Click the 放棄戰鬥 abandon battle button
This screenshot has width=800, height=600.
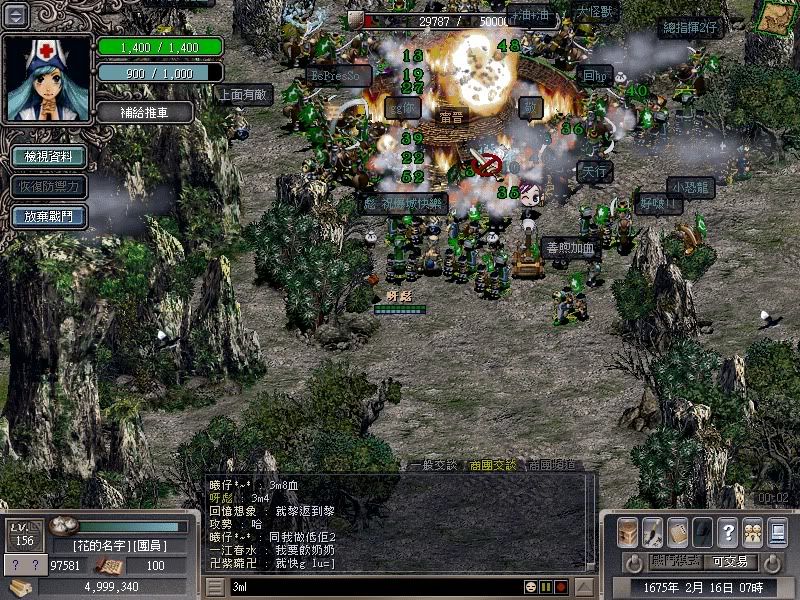(47, 215)
